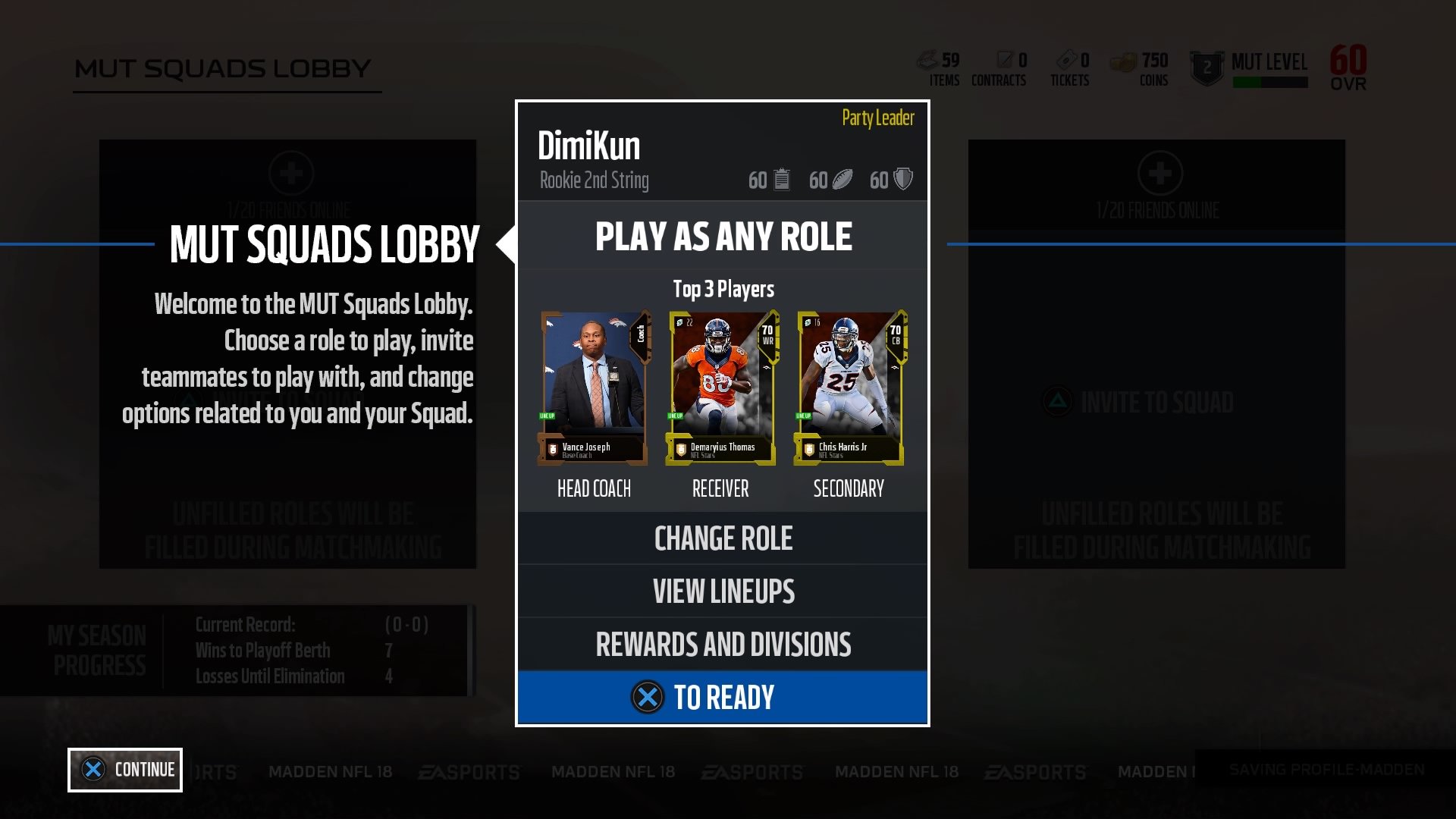Click the clipboard icon next to 60

(x=781, y=180)
